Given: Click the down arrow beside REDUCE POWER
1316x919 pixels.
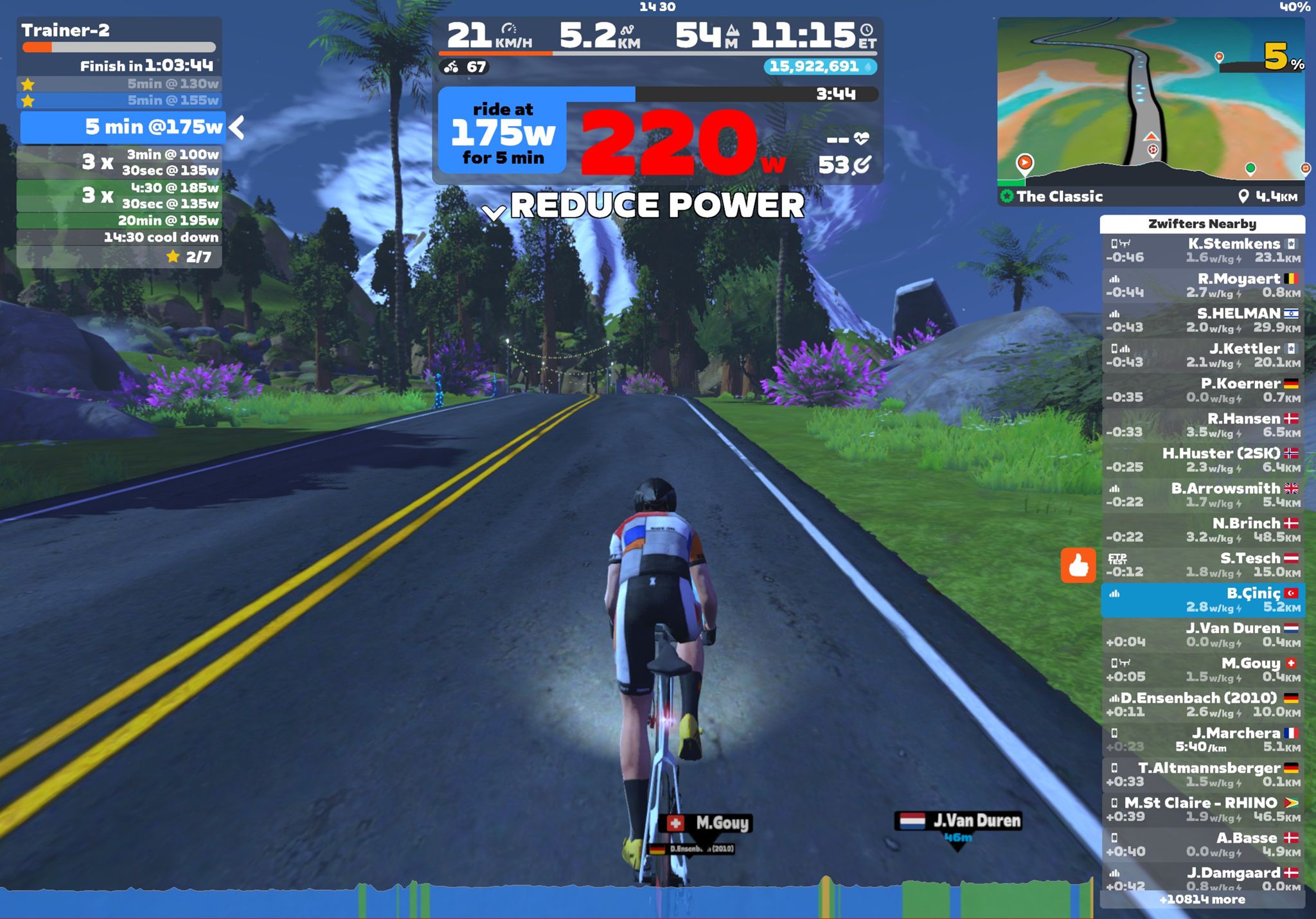Looking at the screenshot, I should click(x=493, y=212).
